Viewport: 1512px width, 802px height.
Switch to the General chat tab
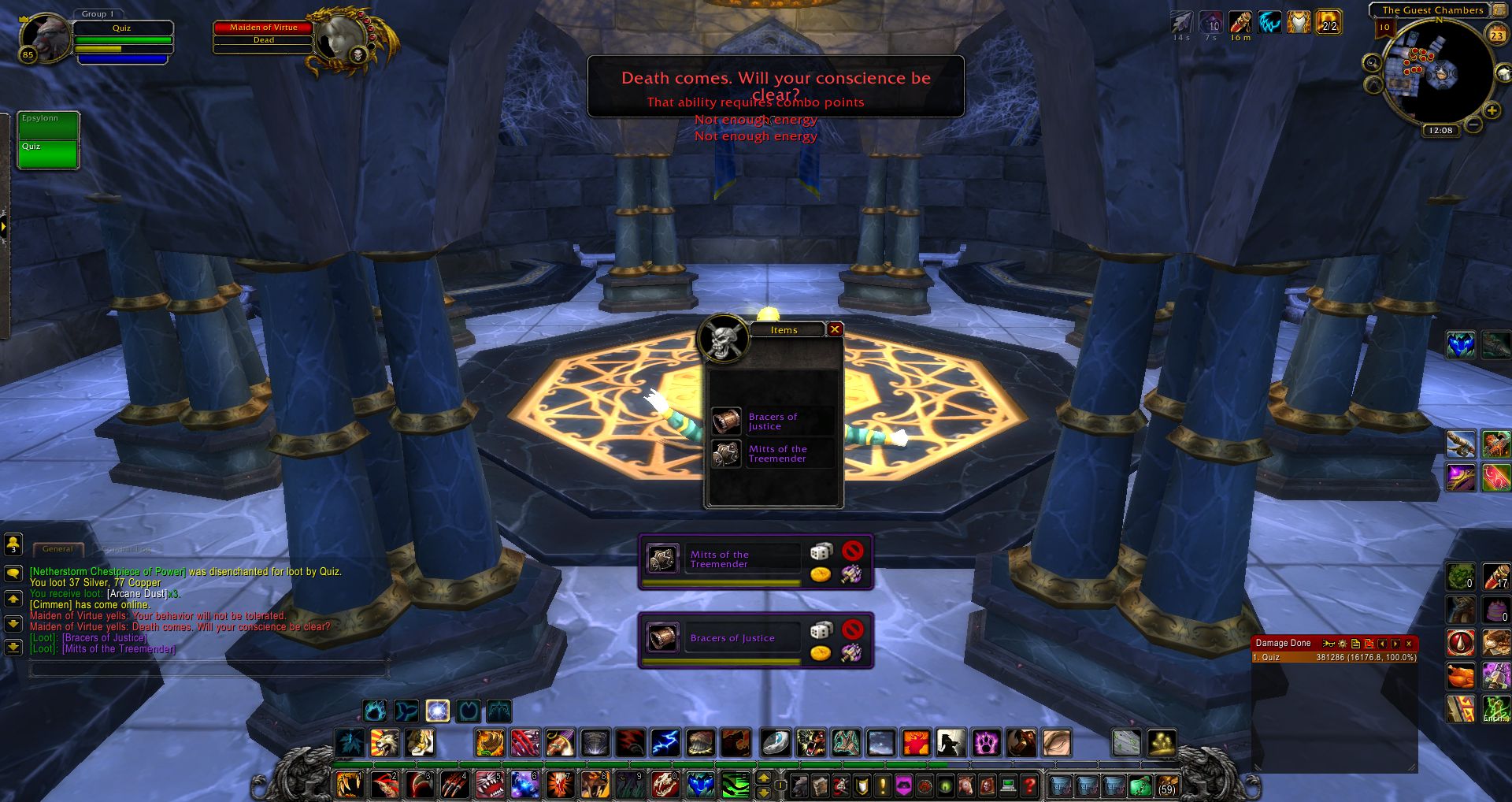pyautogui.click(x=57, y=549)
